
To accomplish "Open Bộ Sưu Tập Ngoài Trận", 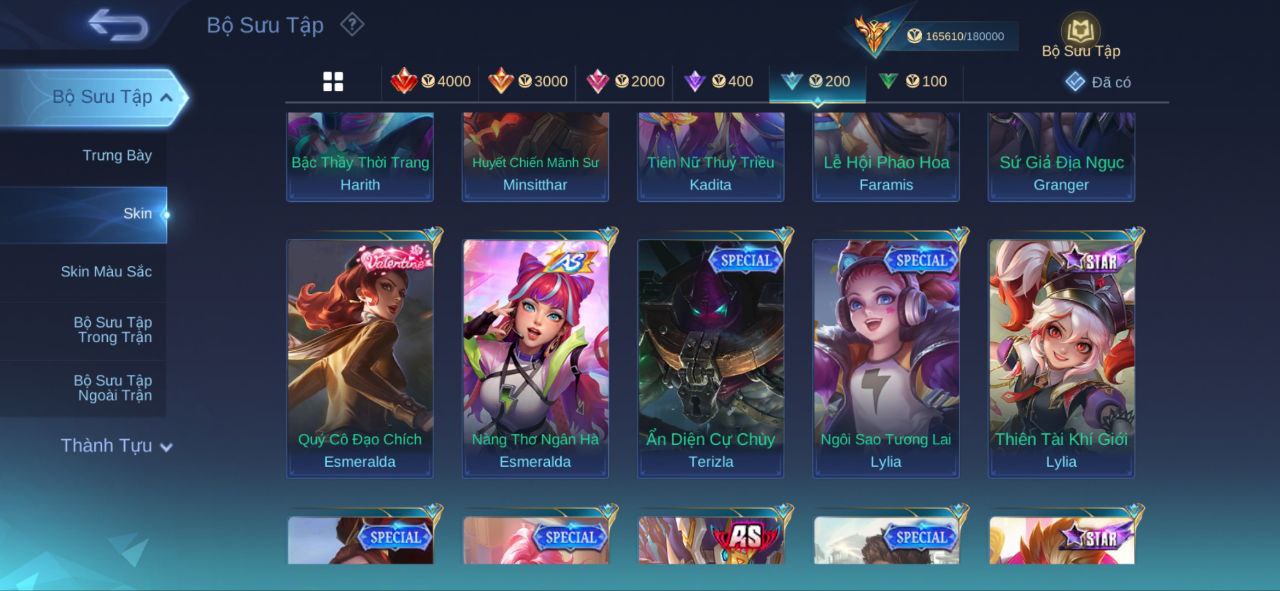I will click(112, 388).
